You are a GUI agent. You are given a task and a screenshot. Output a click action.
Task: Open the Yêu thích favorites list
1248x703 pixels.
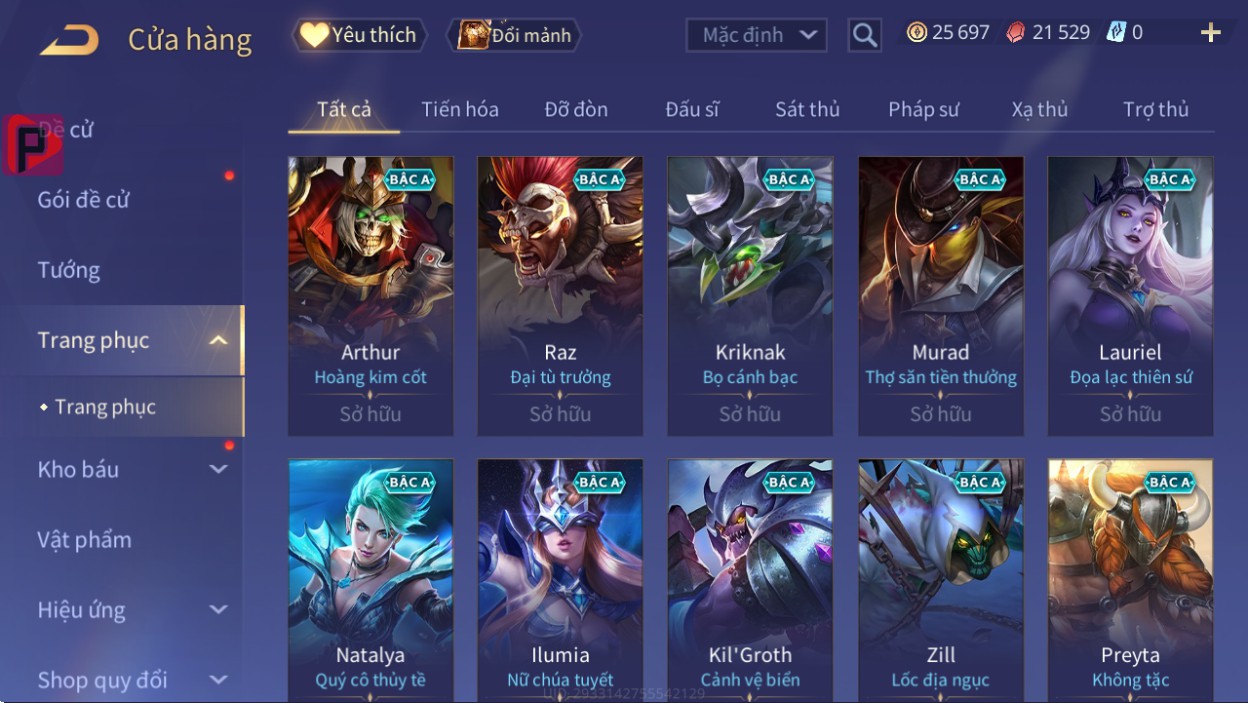[359, 35]
